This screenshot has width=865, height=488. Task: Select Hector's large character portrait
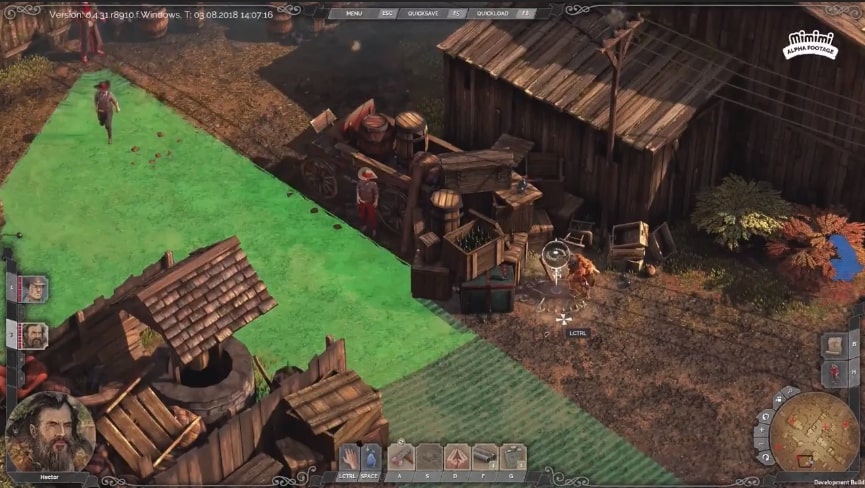pos(50,432)
